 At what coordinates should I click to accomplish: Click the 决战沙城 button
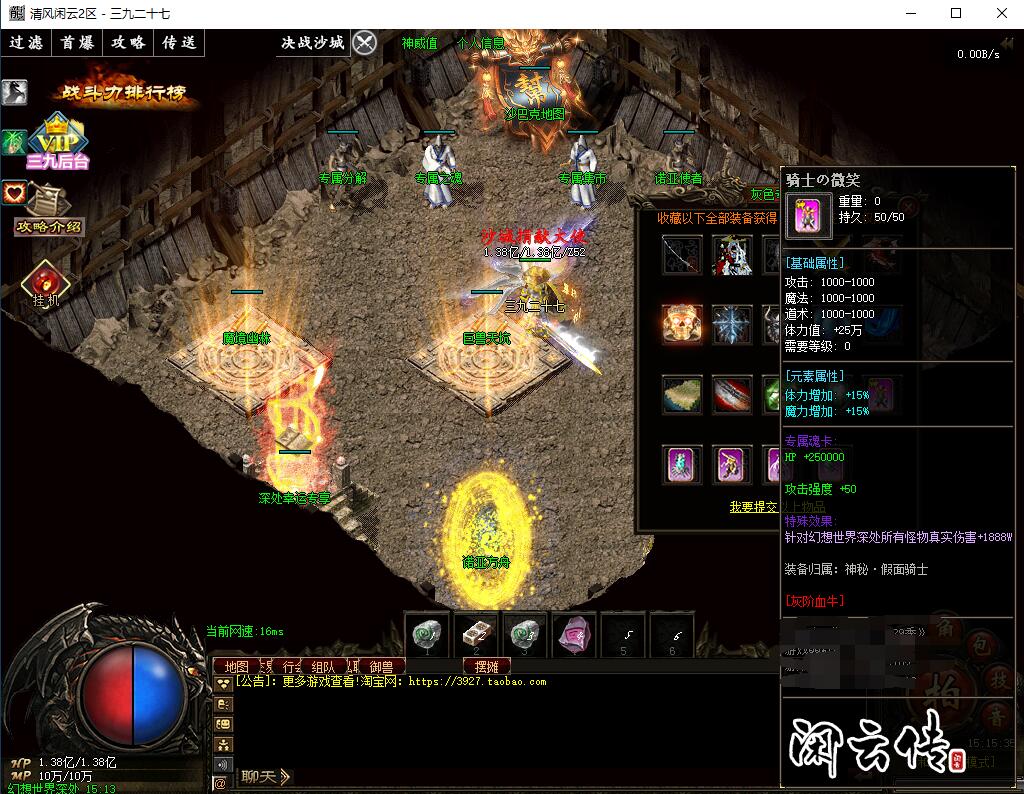(312, 43)
